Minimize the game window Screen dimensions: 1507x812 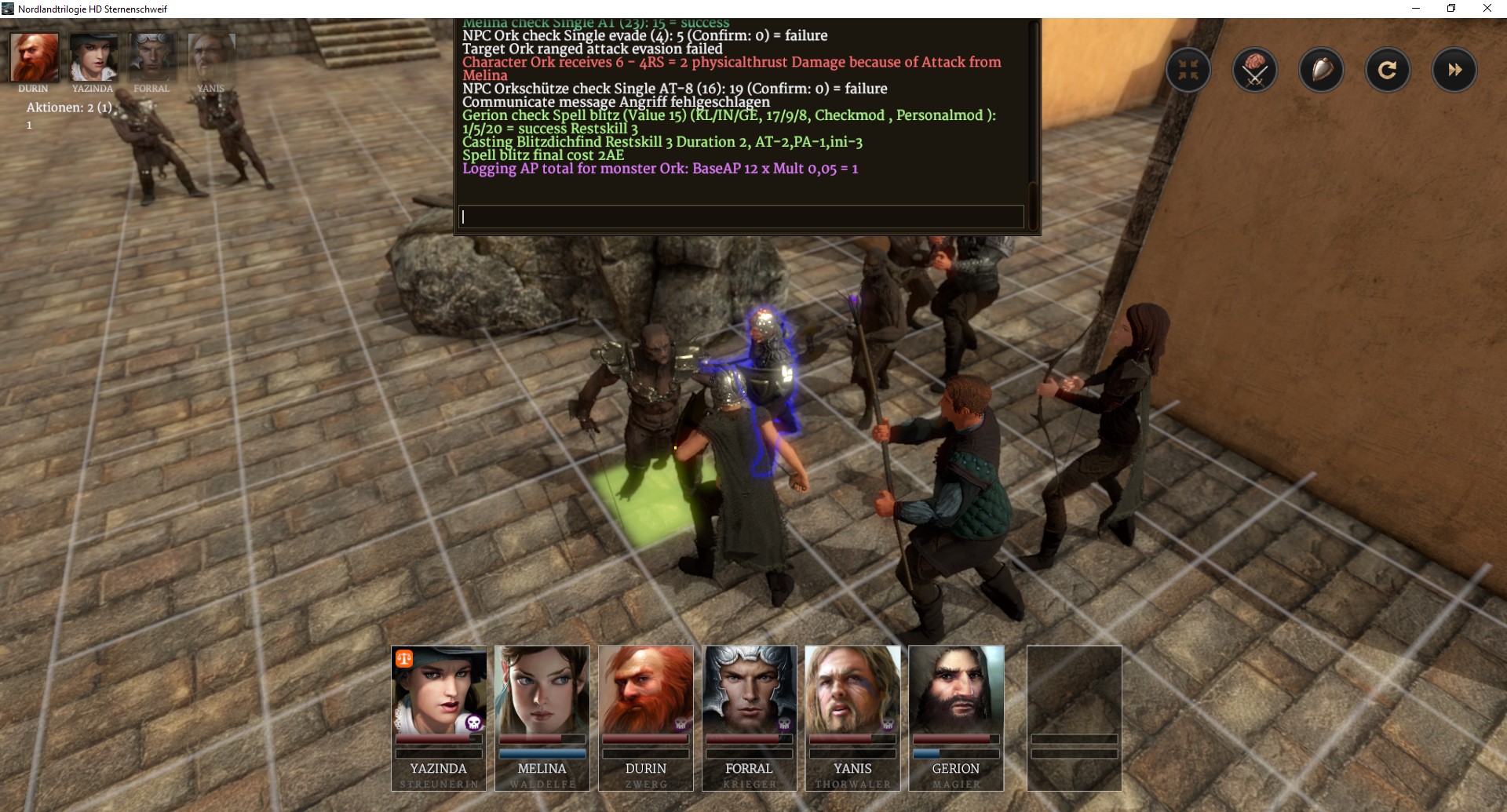click(1416, 9)
